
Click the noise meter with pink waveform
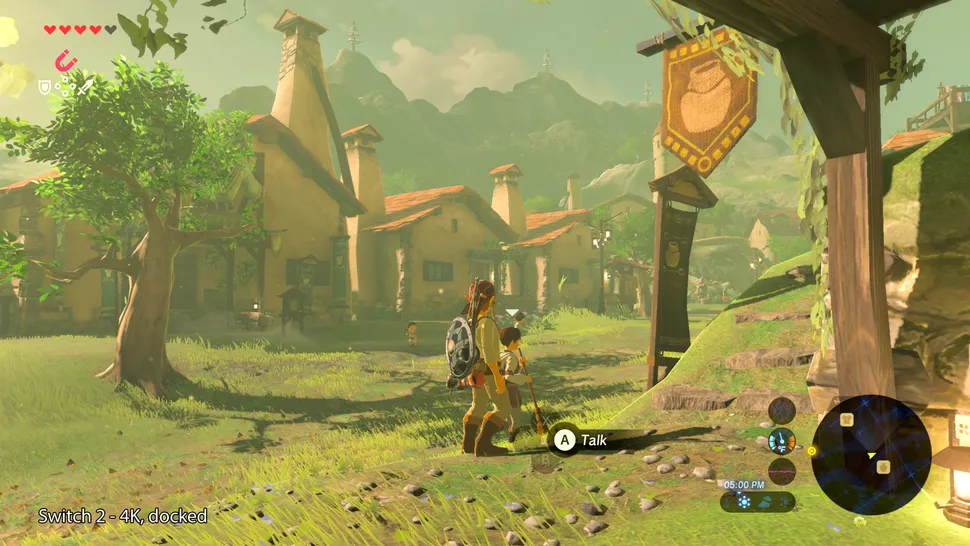781,471
